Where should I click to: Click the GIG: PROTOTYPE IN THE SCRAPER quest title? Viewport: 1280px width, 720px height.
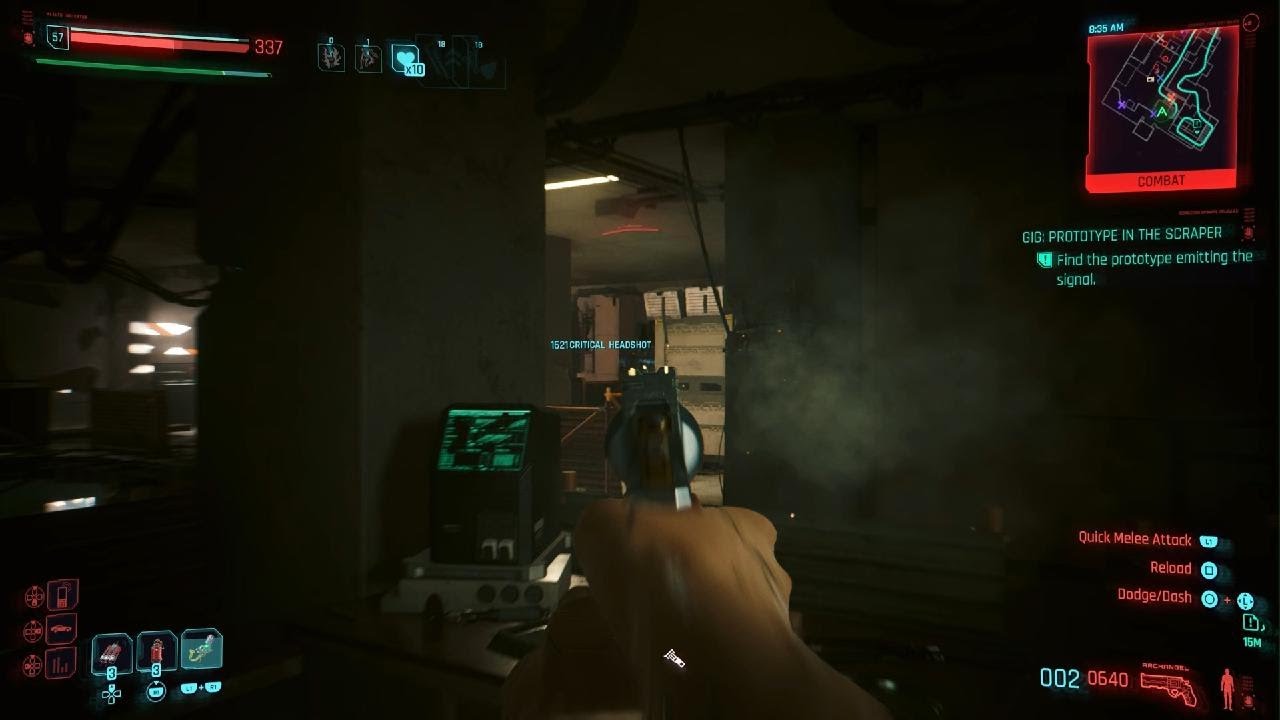(x=1120, y=232)
